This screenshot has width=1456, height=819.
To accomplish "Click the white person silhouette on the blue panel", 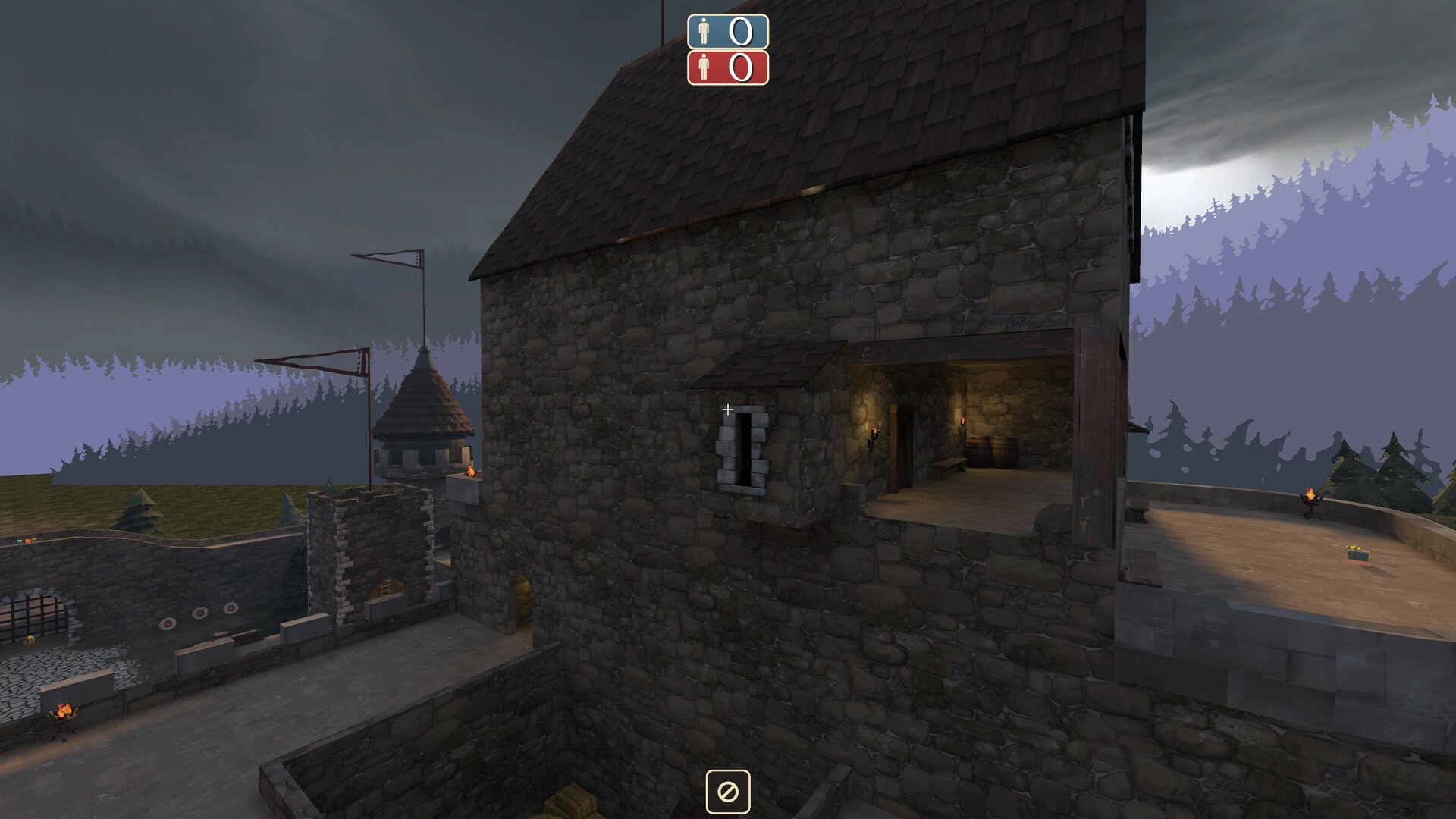I will coord(704,32).
